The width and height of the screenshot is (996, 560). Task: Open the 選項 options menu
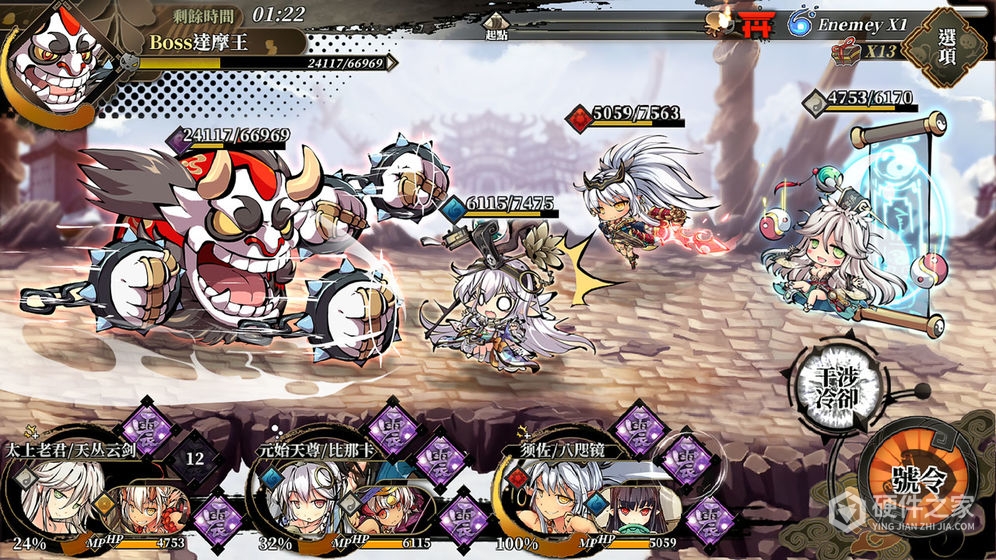947,47
